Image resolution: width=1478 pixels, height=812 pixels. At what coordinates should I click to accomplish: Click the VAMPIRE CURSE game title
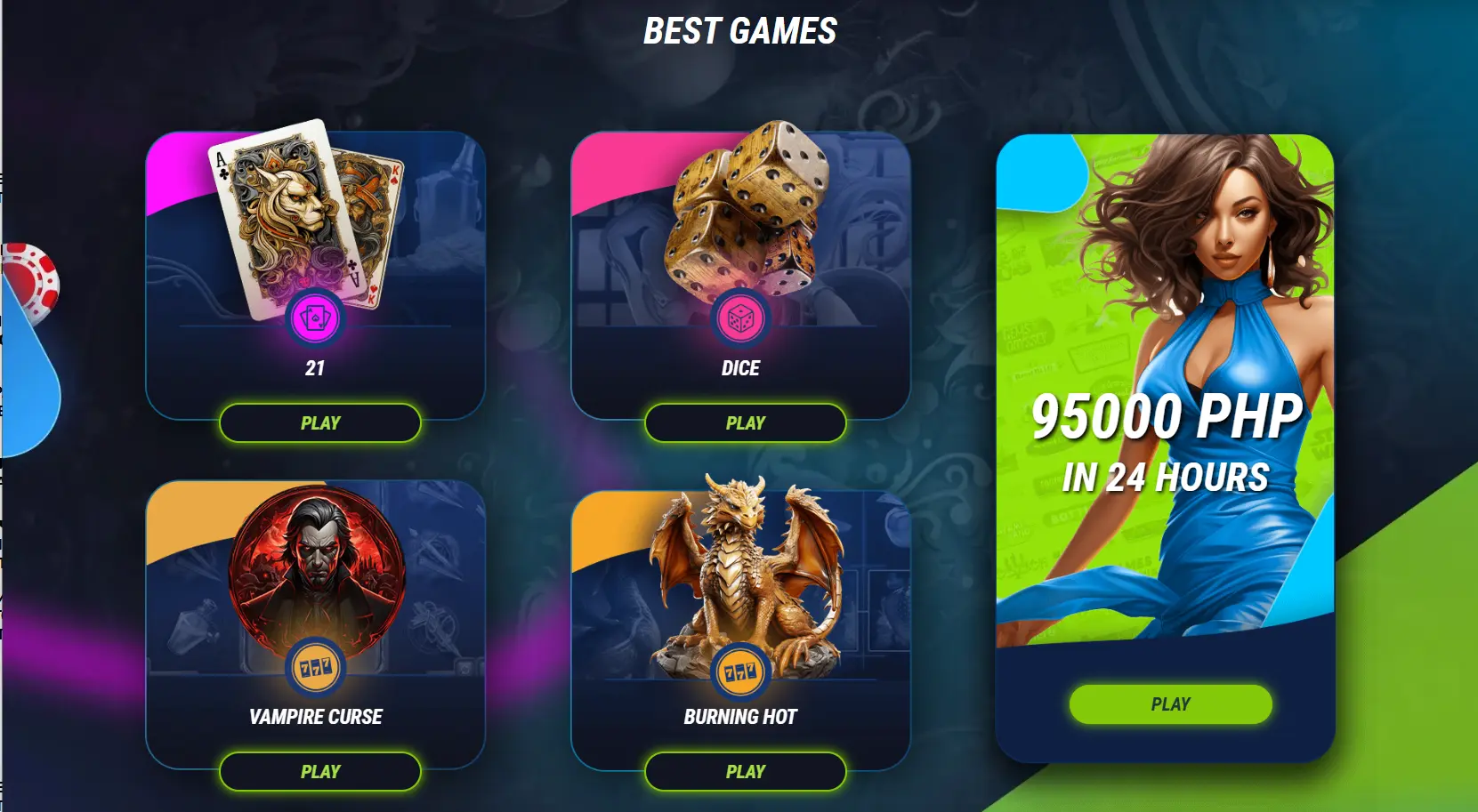314,715
